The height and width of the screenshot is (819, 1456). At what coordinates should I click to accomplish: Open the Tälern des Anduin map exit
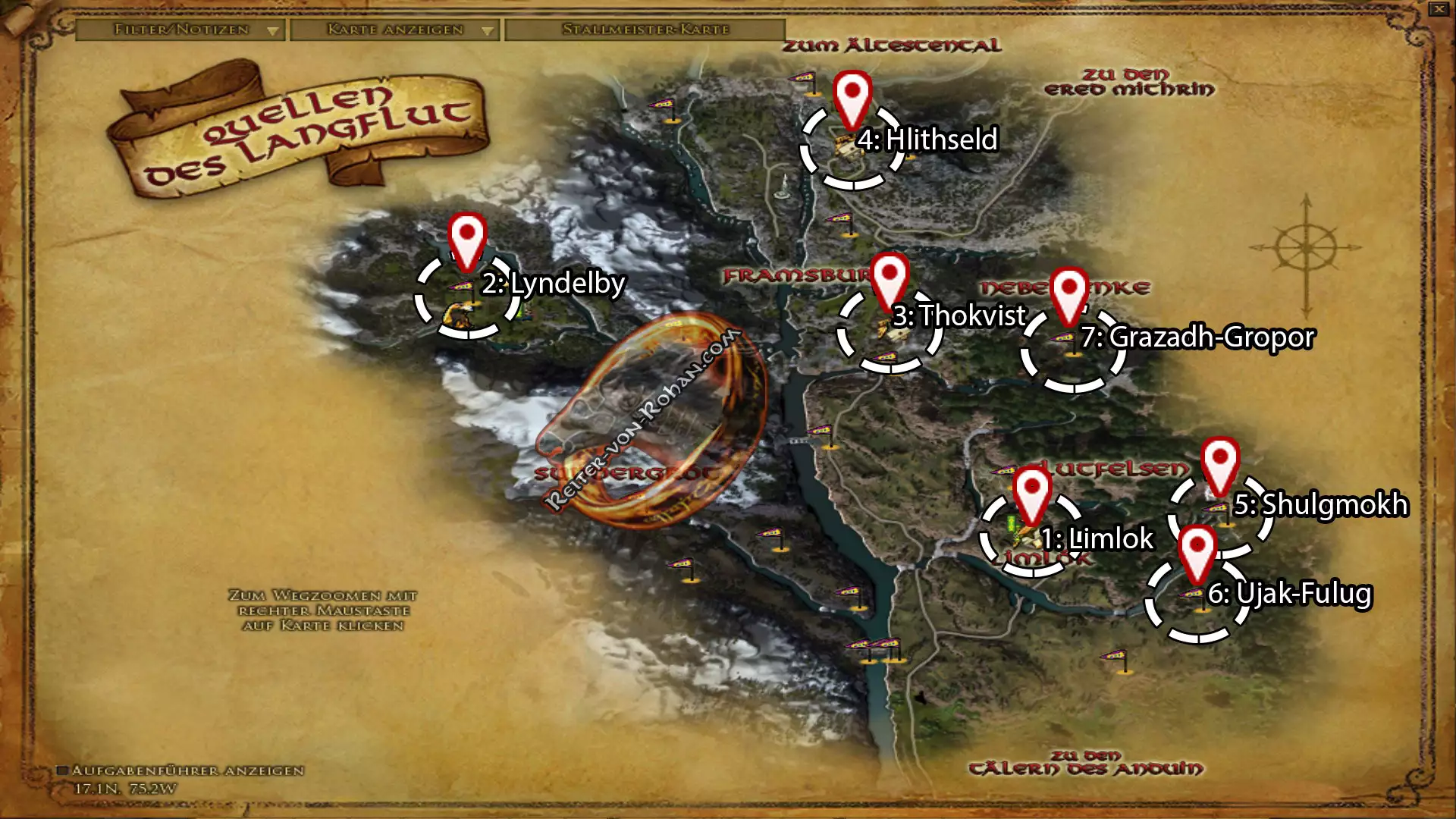pyautogui.click(x=1085, y=763)
